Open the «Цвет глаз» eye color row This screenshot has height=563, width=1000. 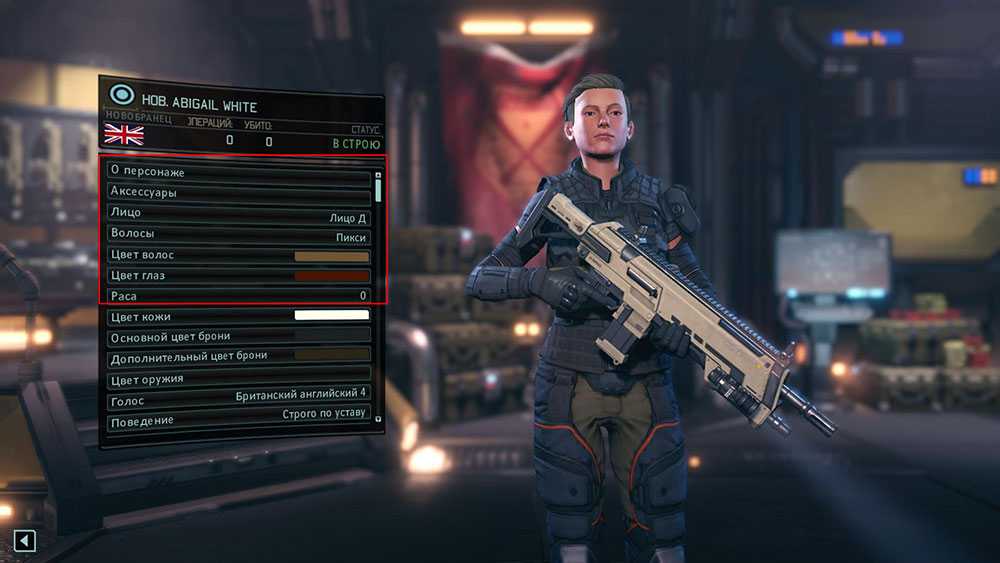238,276
